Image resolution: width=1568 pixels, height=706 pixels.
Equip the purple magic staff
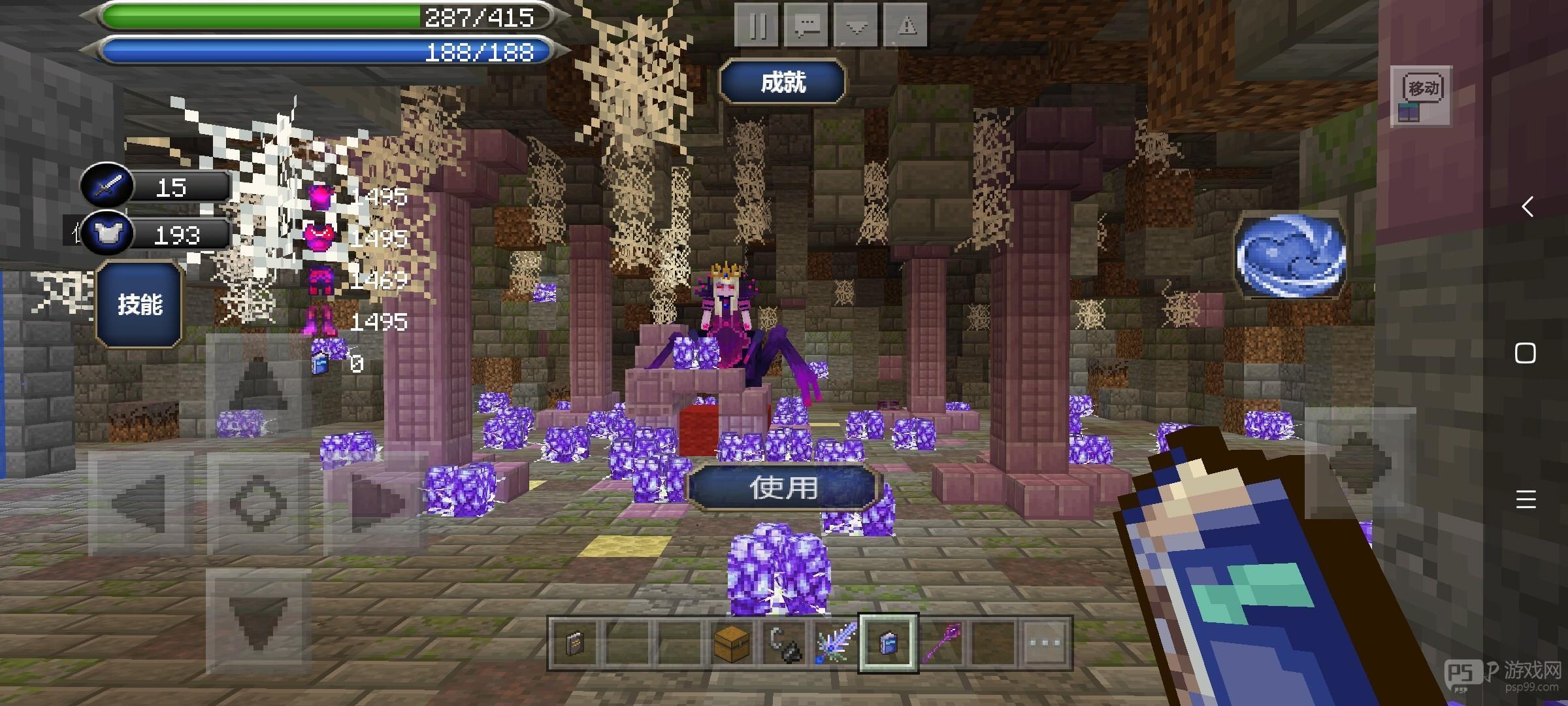[941, 643]
